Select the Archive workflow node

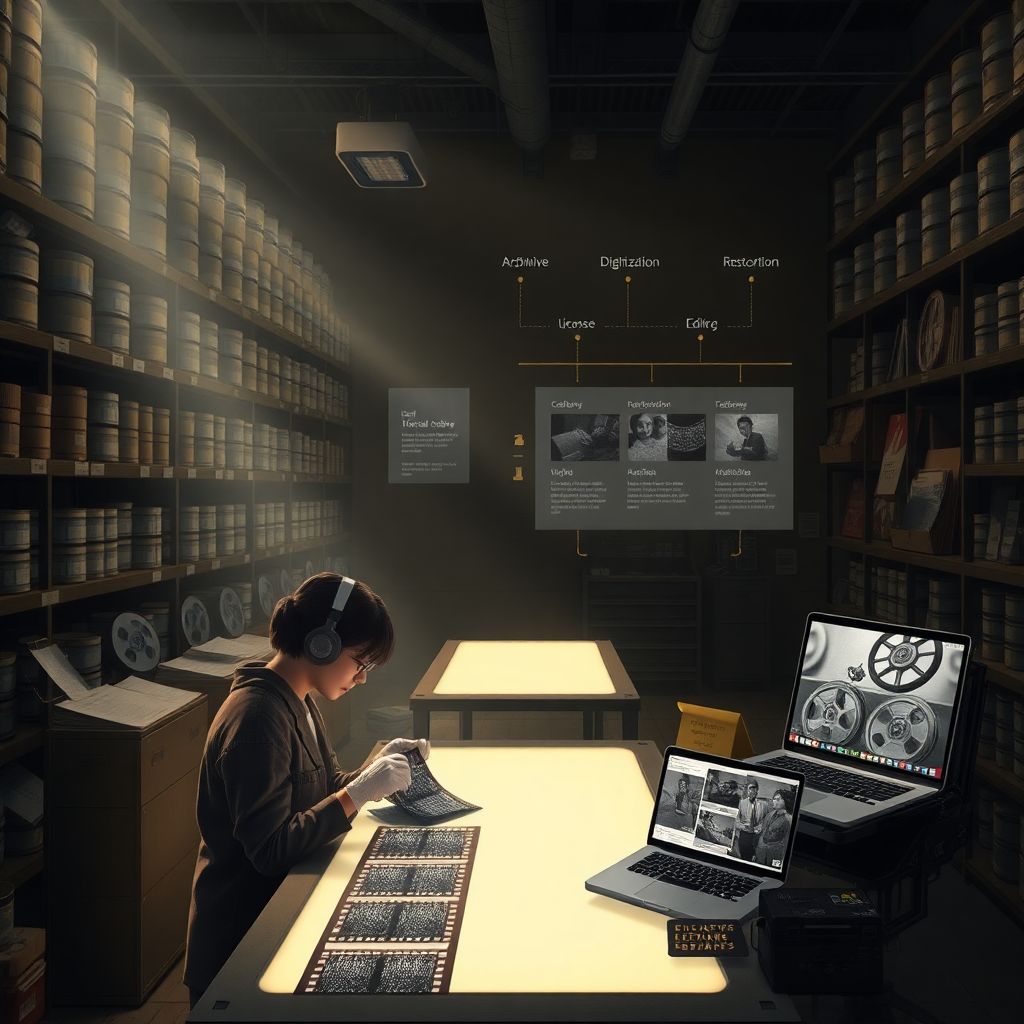click(525, 262)
